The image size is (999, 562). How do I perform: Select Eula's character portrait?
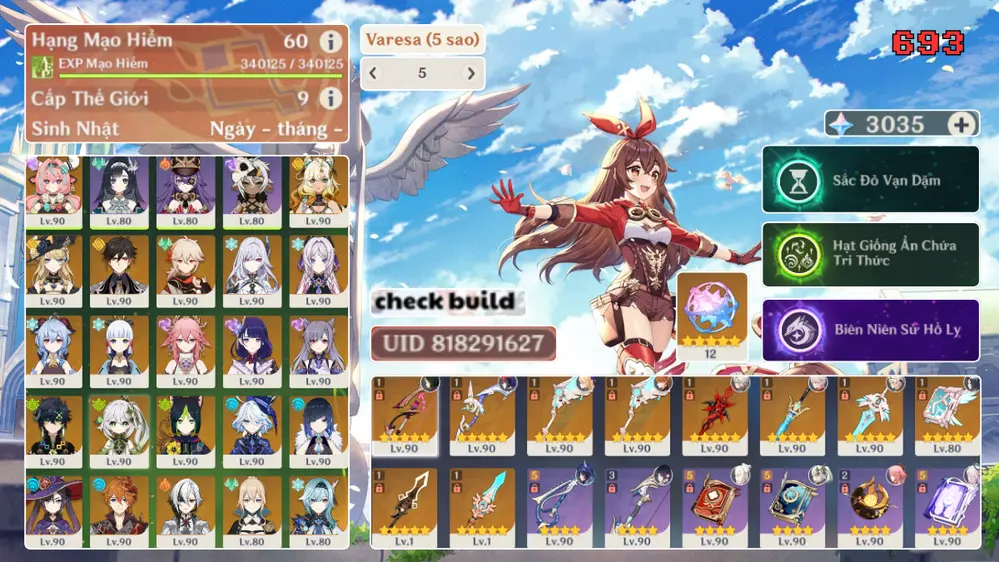tap(319, 505)
